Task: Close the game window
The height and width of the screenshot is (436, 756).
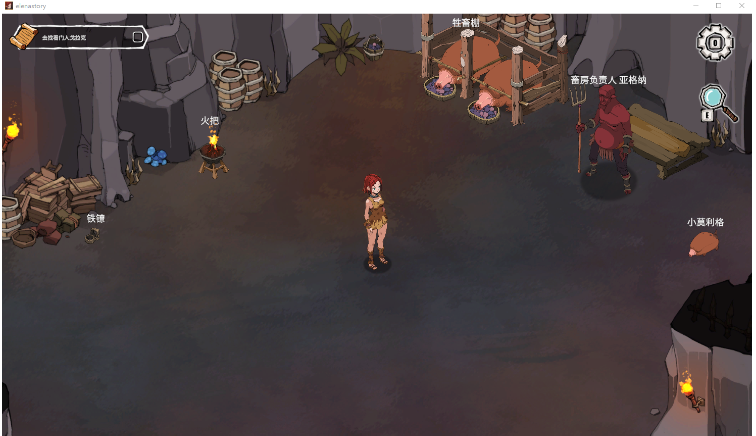Action: point(742,6)
